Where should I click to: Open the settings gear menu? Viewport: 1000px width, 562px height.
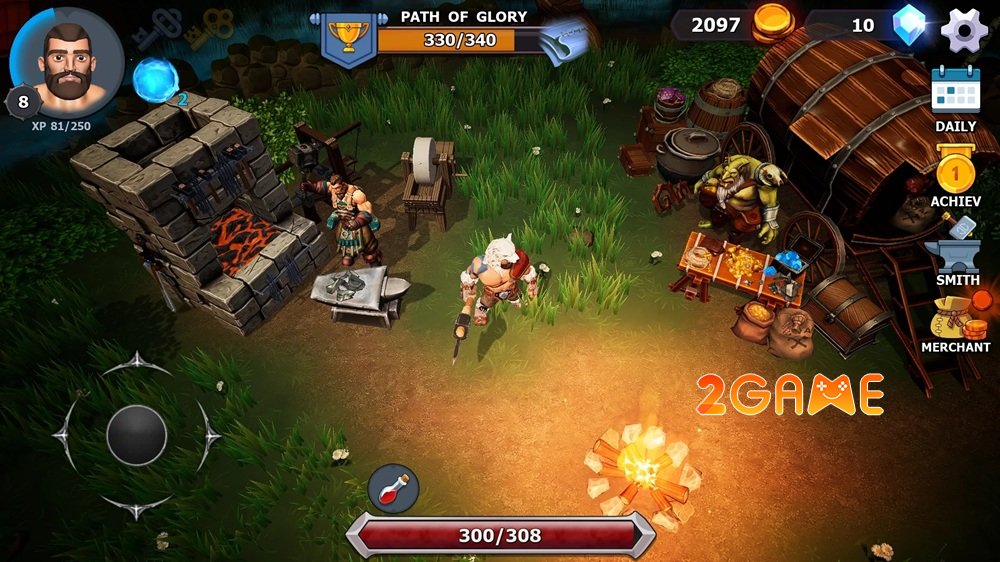(964, 30)
